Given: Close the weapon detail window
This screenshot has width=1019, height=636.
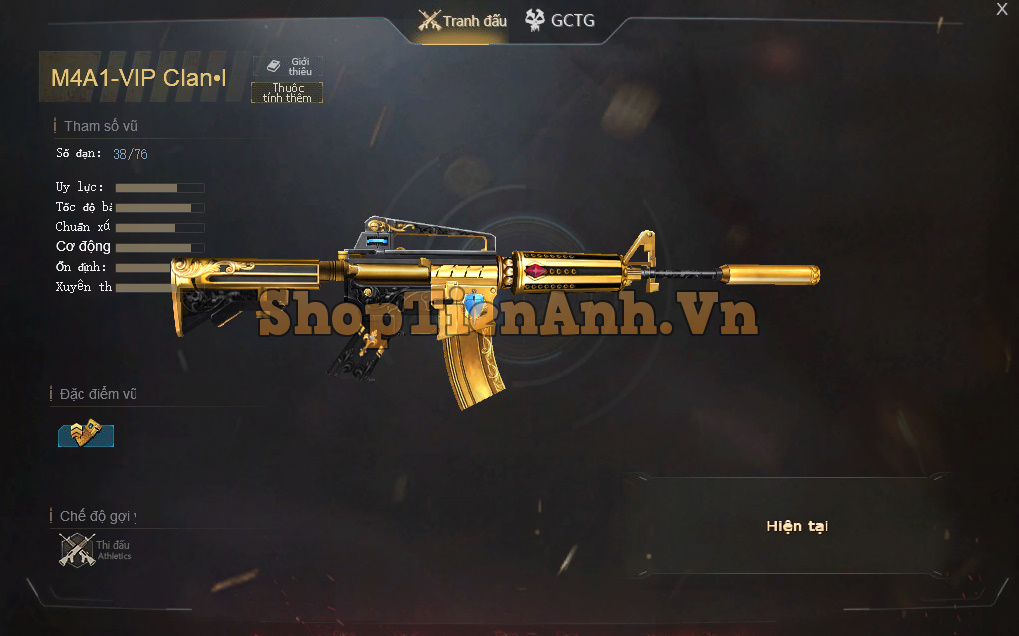Looking at the screenshot, I should click(x=1002, y=9).
